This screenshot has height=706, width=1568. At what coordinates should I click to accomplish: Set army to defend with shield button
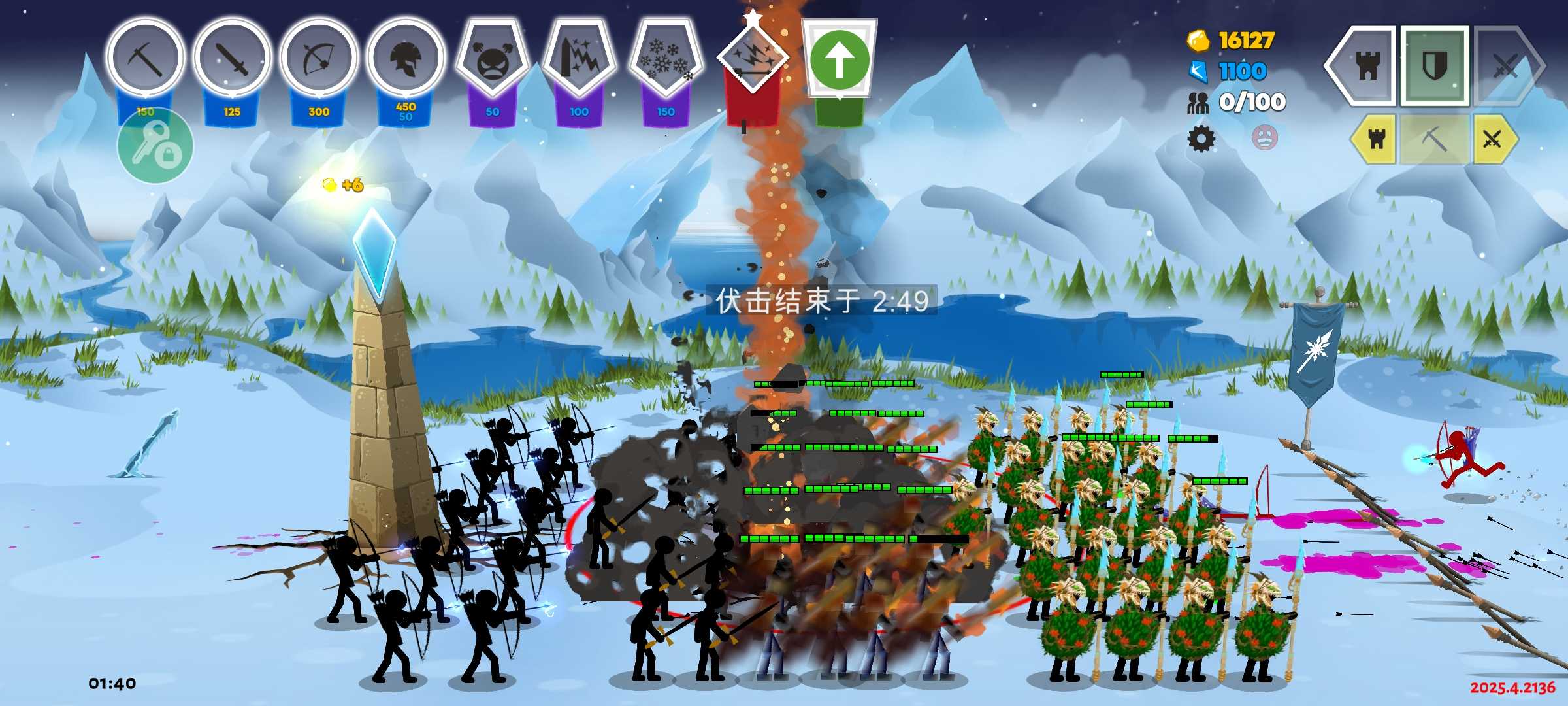pos(1435,65)
